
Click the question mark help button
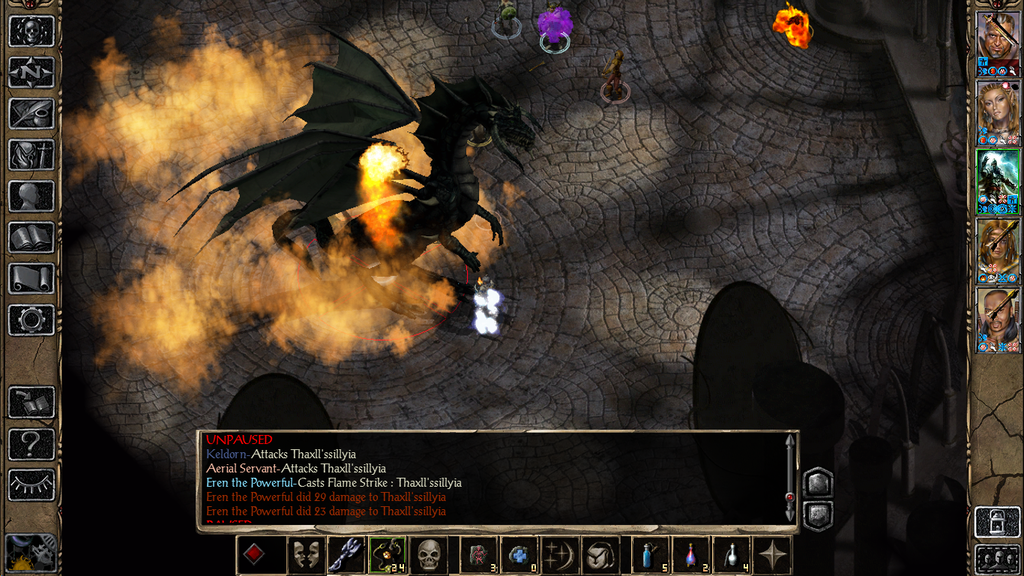click(31, 443)
